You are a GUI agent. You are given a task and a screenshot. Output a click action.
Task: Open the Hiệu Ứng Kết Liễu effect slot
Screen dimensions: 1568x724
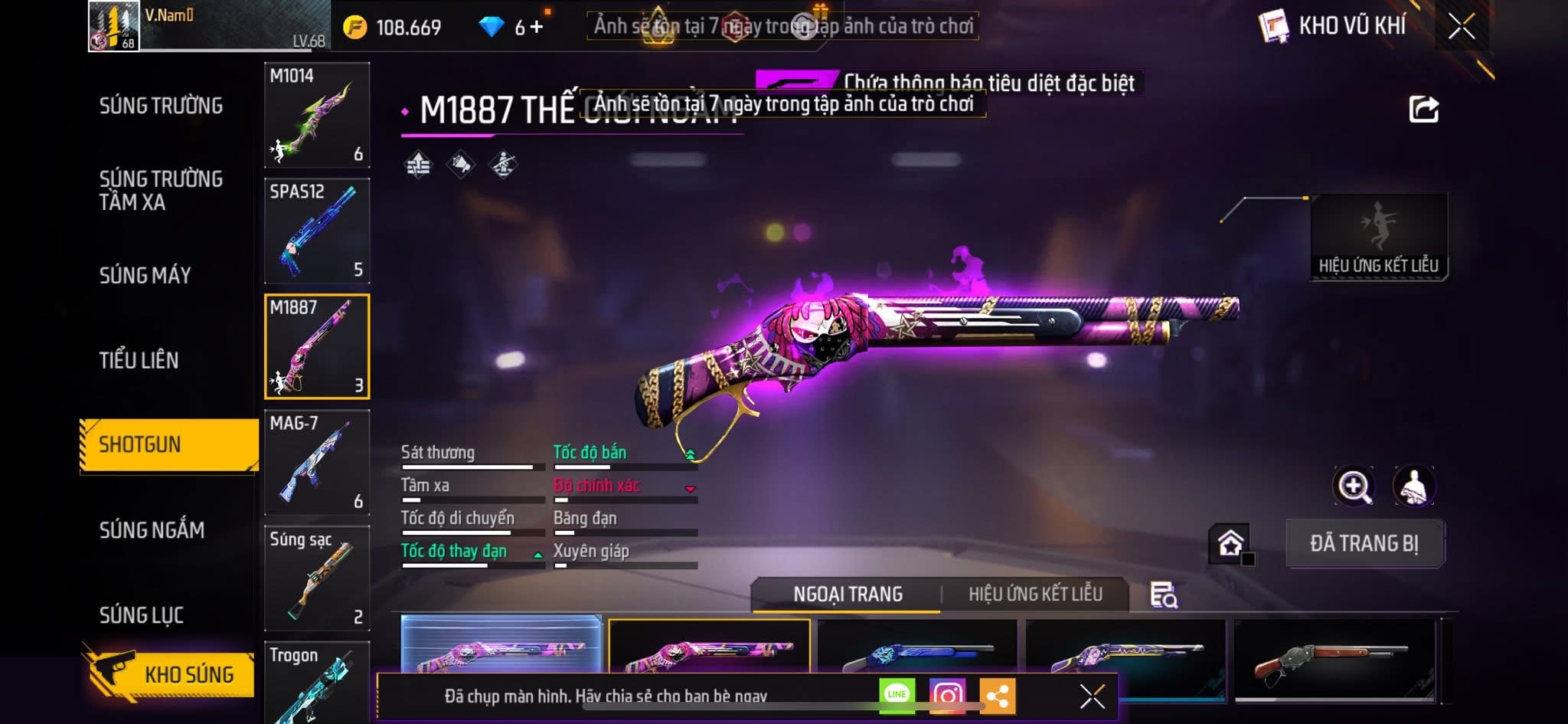(x=1378, y=236)
